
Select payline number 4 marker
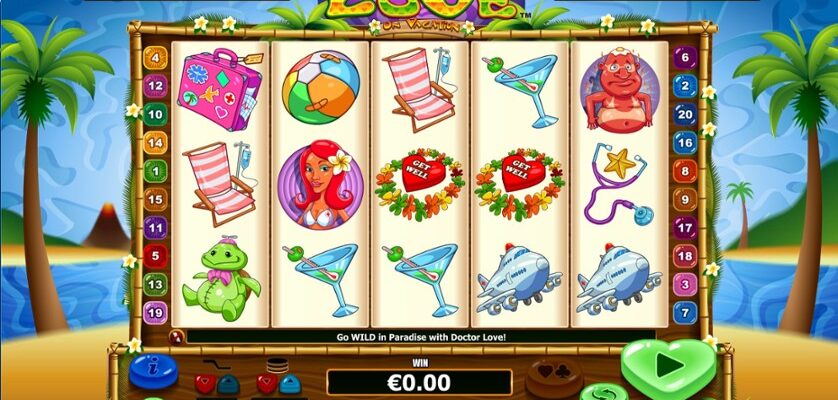coord(155,58)
